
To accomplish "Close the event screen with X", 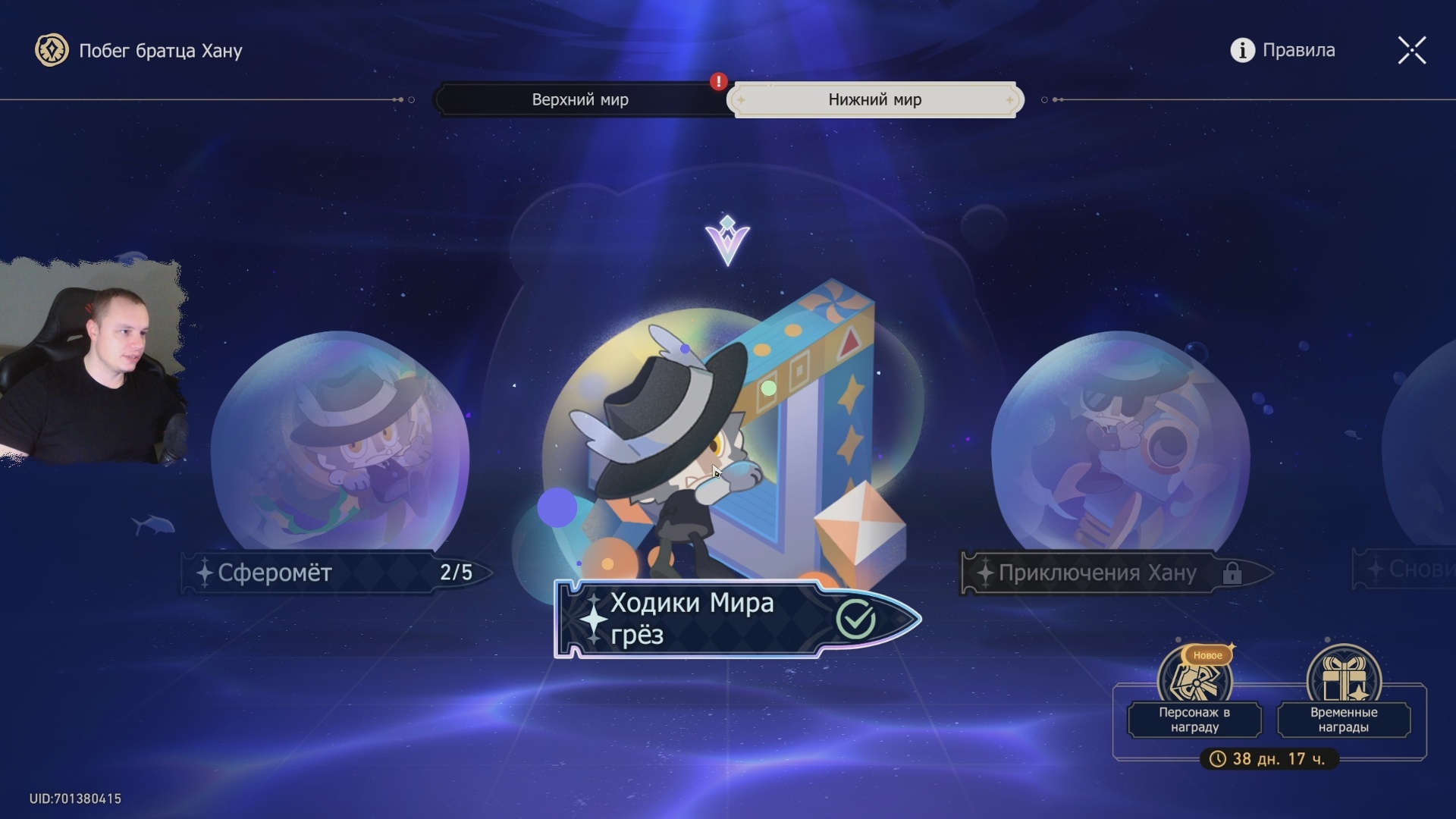I will 1411,51.
